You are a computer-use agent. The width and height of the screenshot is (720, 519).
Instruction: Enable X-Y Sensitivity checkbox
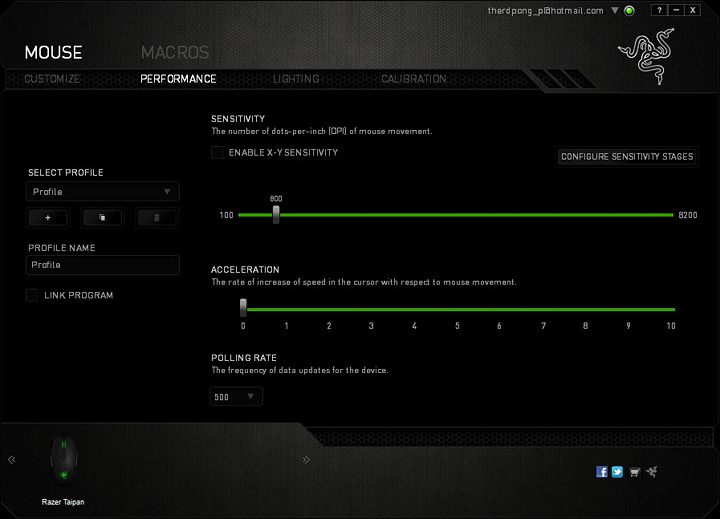[217, 153]
